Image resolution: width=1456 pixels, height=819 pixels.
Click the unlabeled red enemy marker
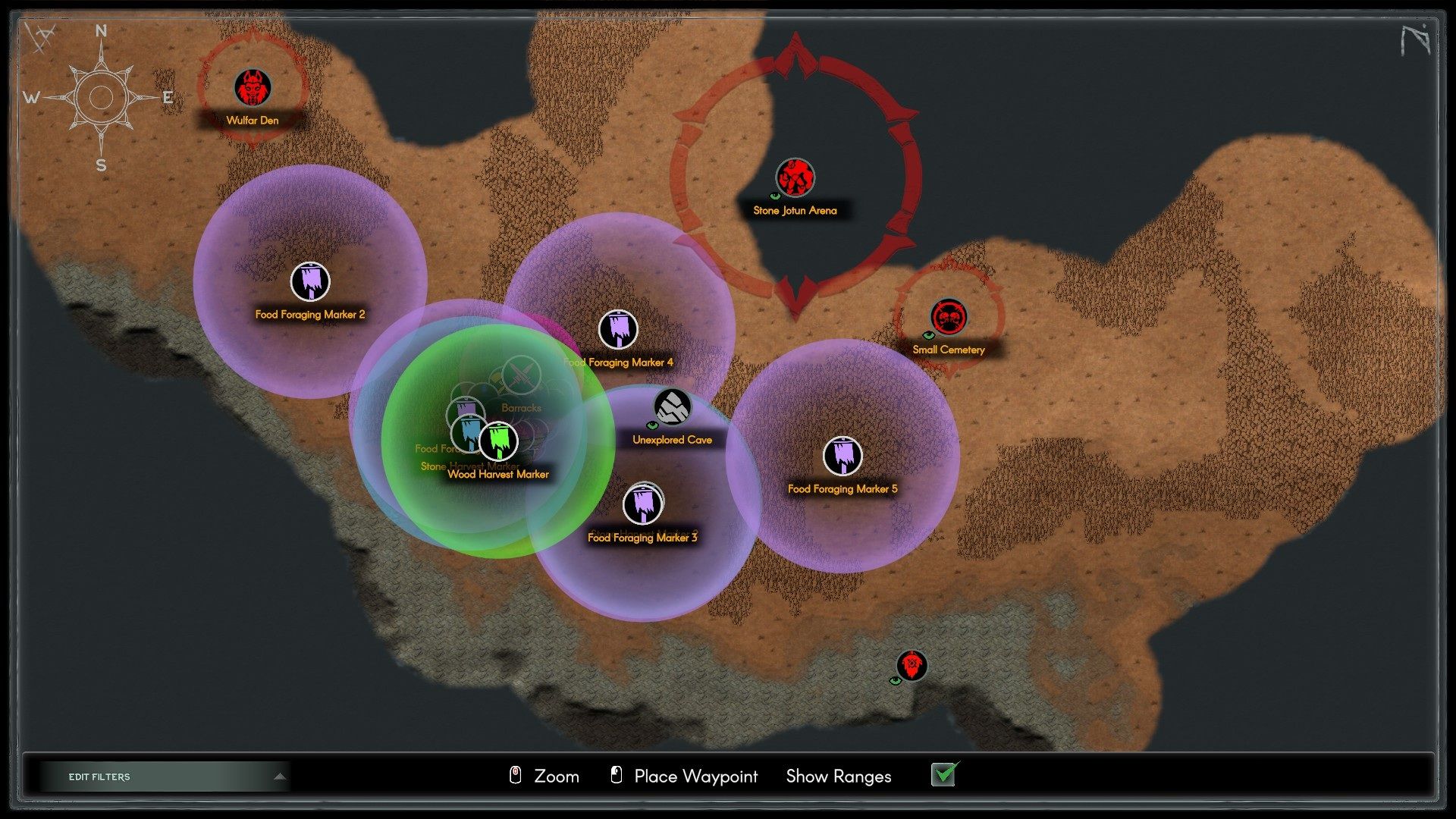[912, 666]
